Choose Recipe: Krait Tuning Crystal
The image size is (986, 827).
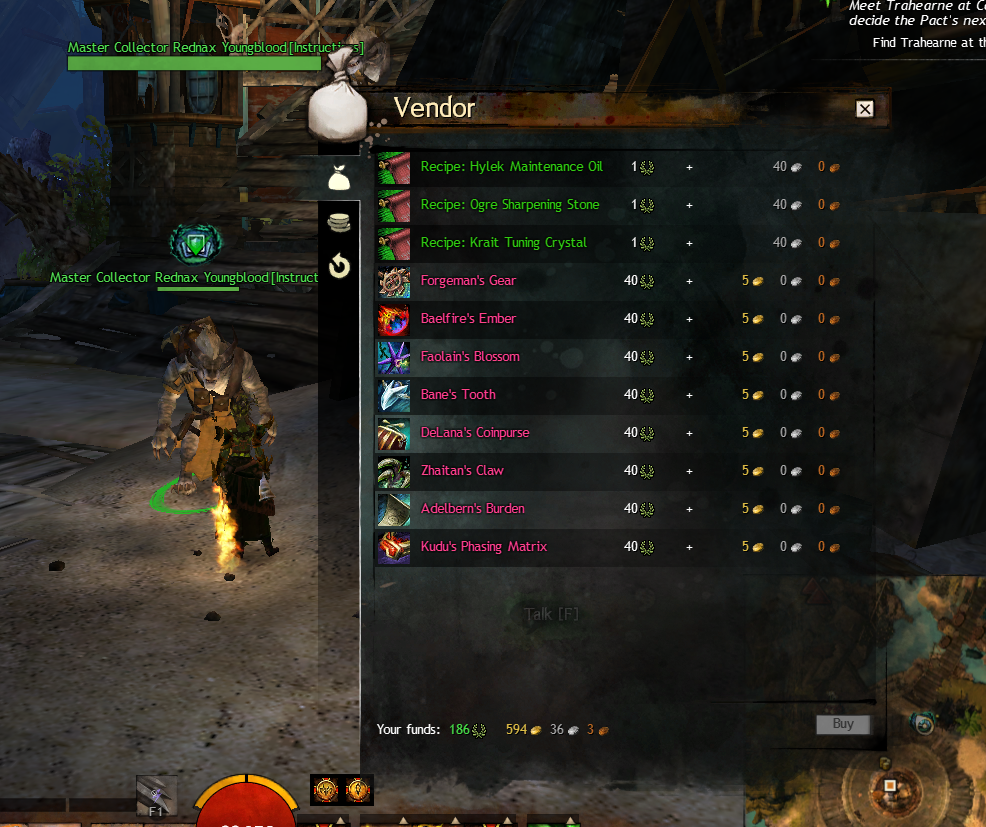coord(503,243)
